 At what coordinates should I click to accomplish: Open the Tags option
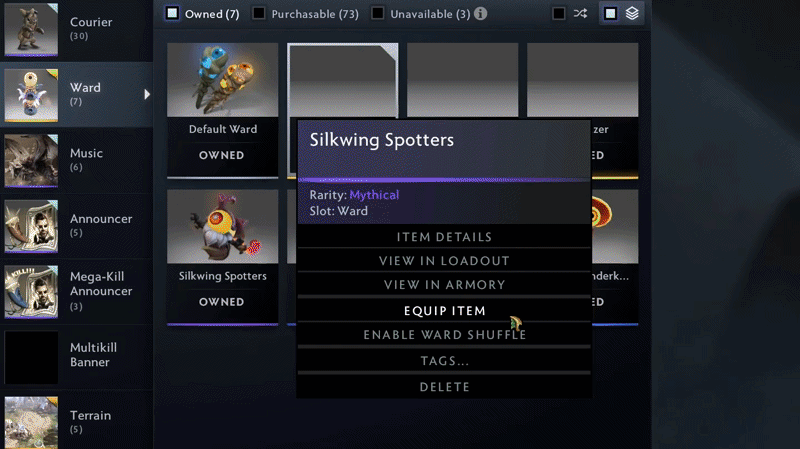pyautogui.click(x=444, y=361)
